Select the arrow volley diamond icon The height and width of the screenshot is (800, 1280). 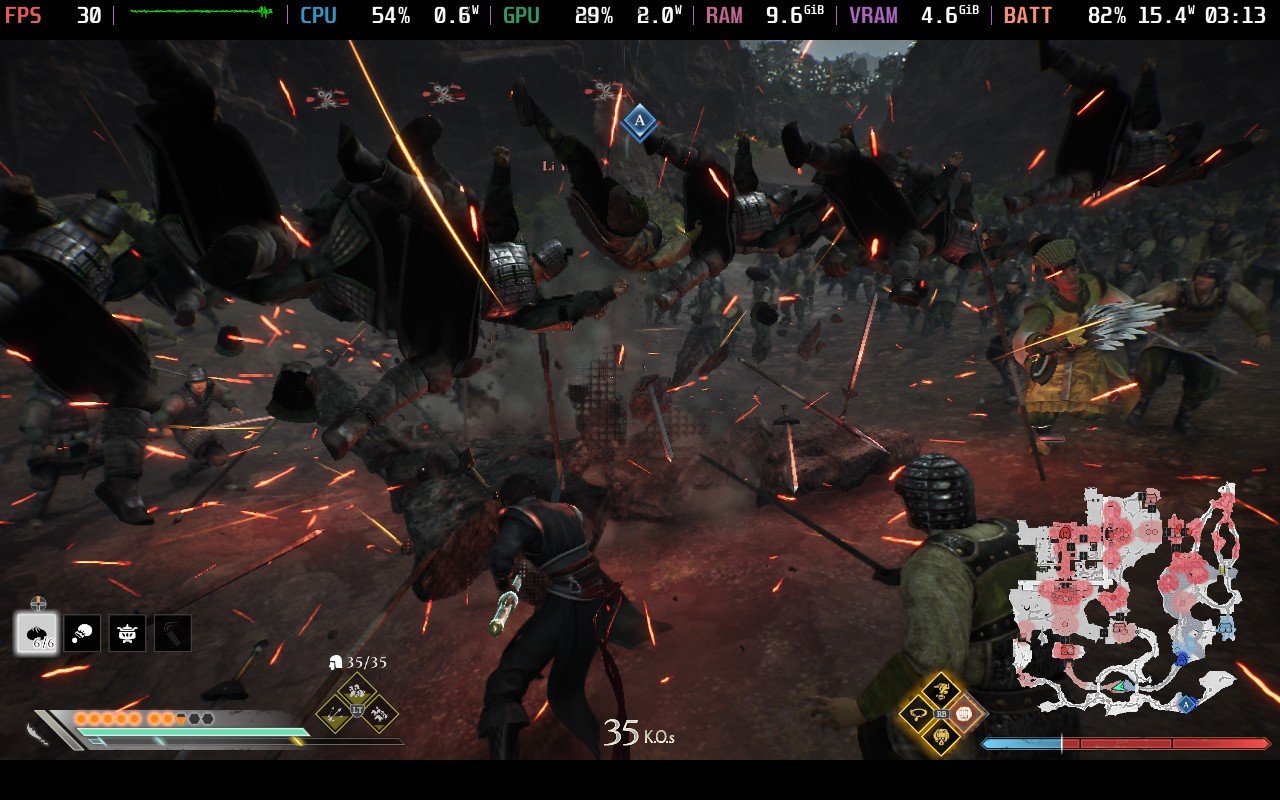[x=333, y=714]
